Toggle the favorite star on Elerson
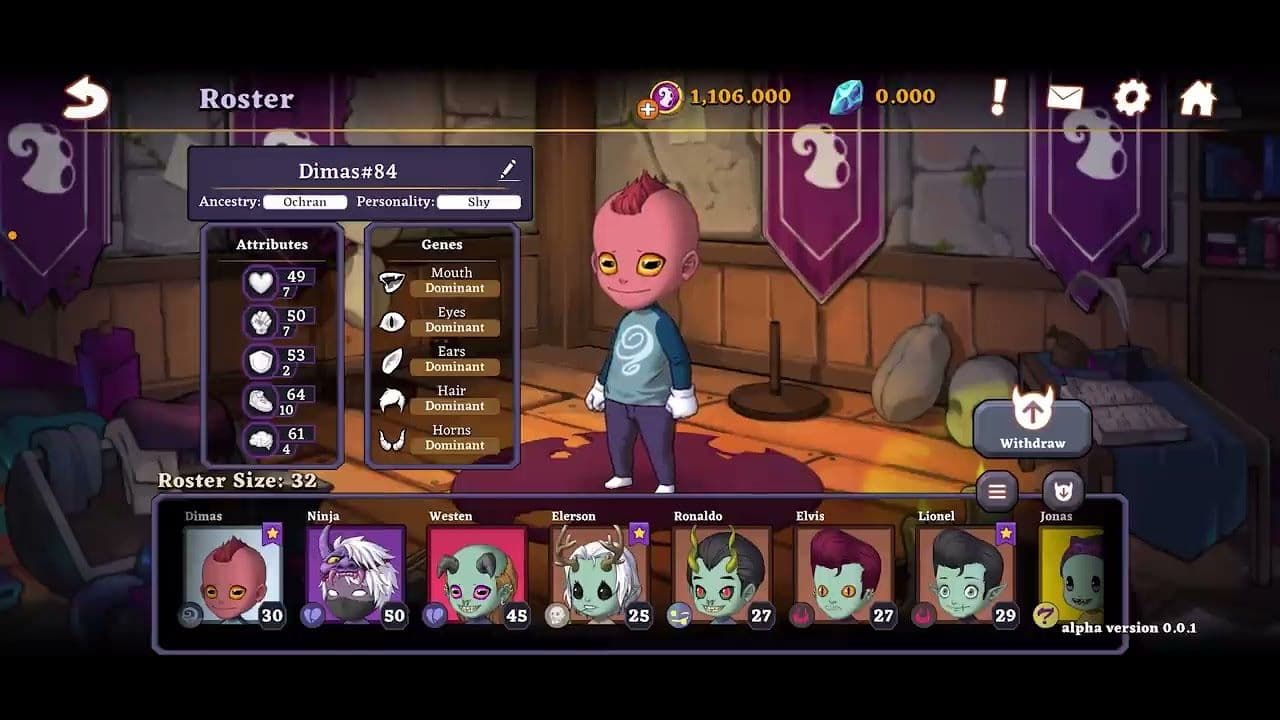Image resolution: width=1280 pixels, height=720 pixels. pyautogui.click(x=640, y=534)
